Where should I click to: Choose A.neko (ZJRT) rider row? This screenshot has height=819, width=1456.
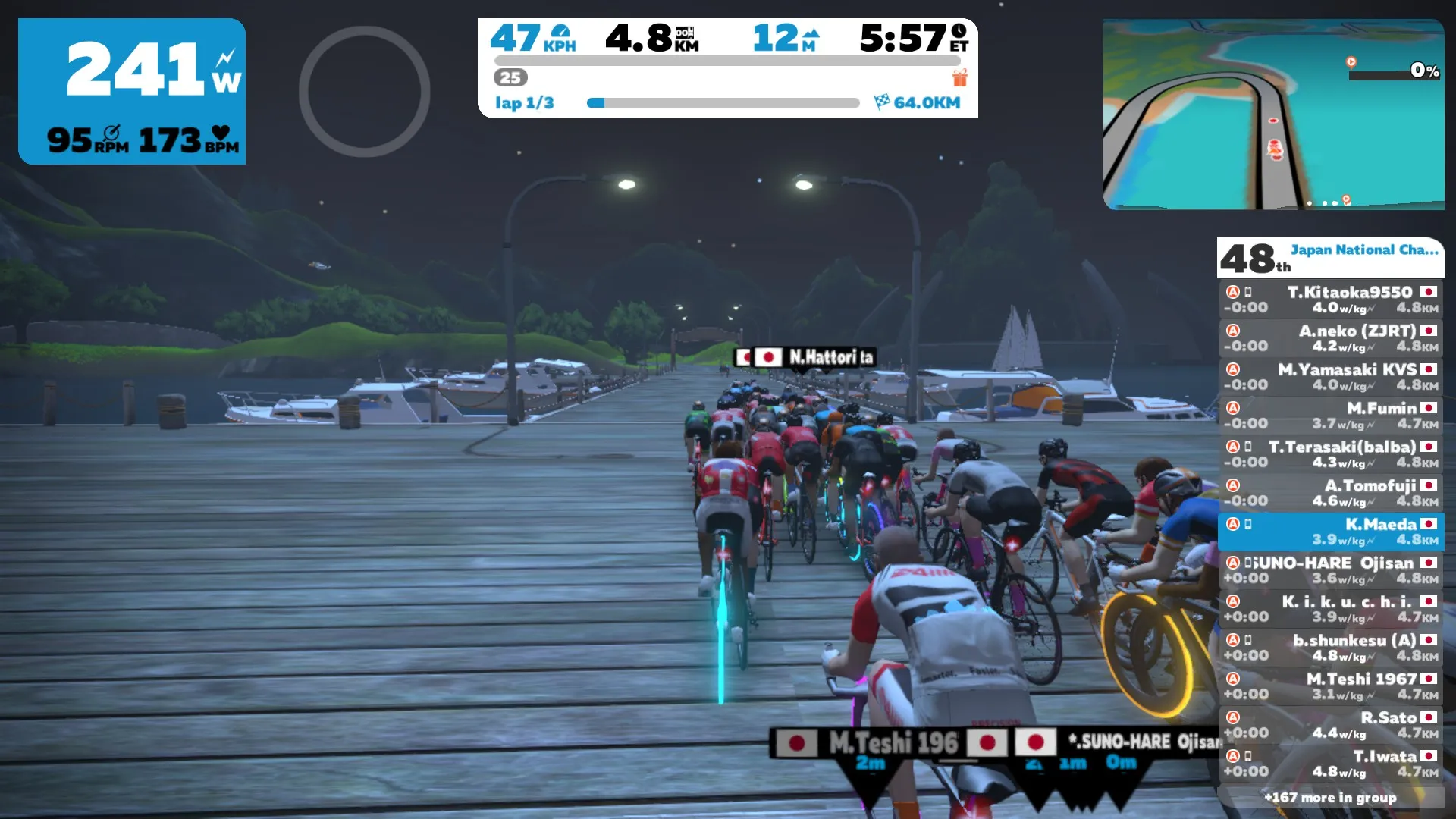1331,338
